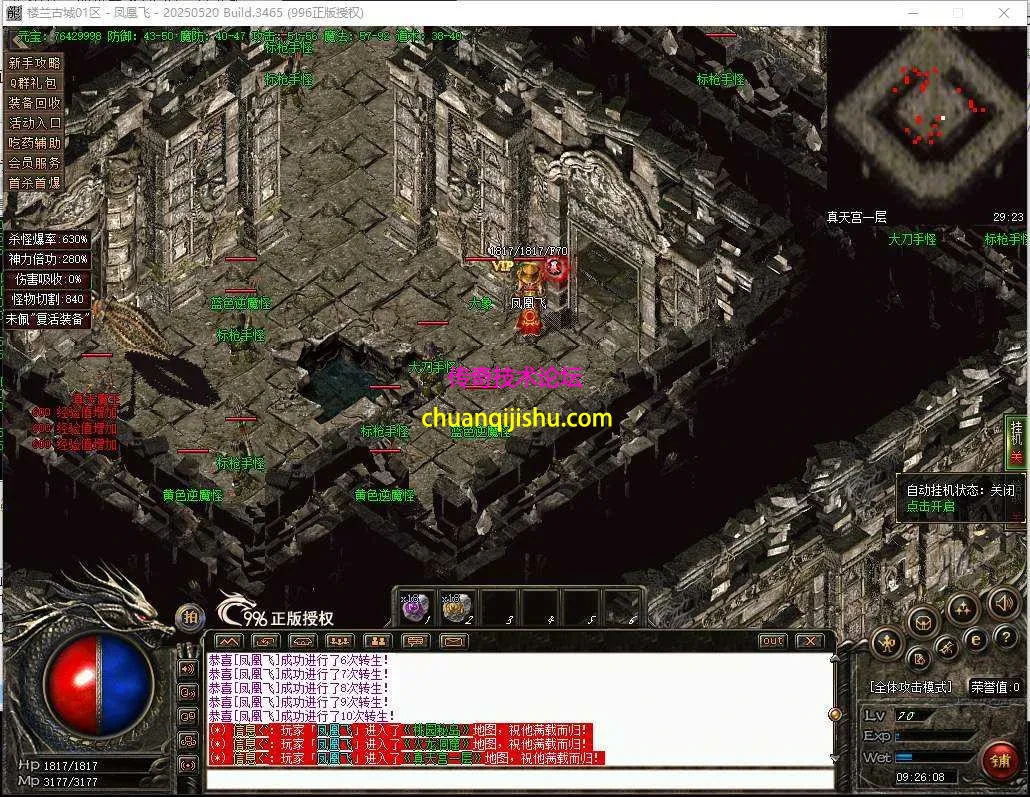1030x797 pixels.
Task: Toggle sound with the speaker icon
Action: [x=1003, y=602]
